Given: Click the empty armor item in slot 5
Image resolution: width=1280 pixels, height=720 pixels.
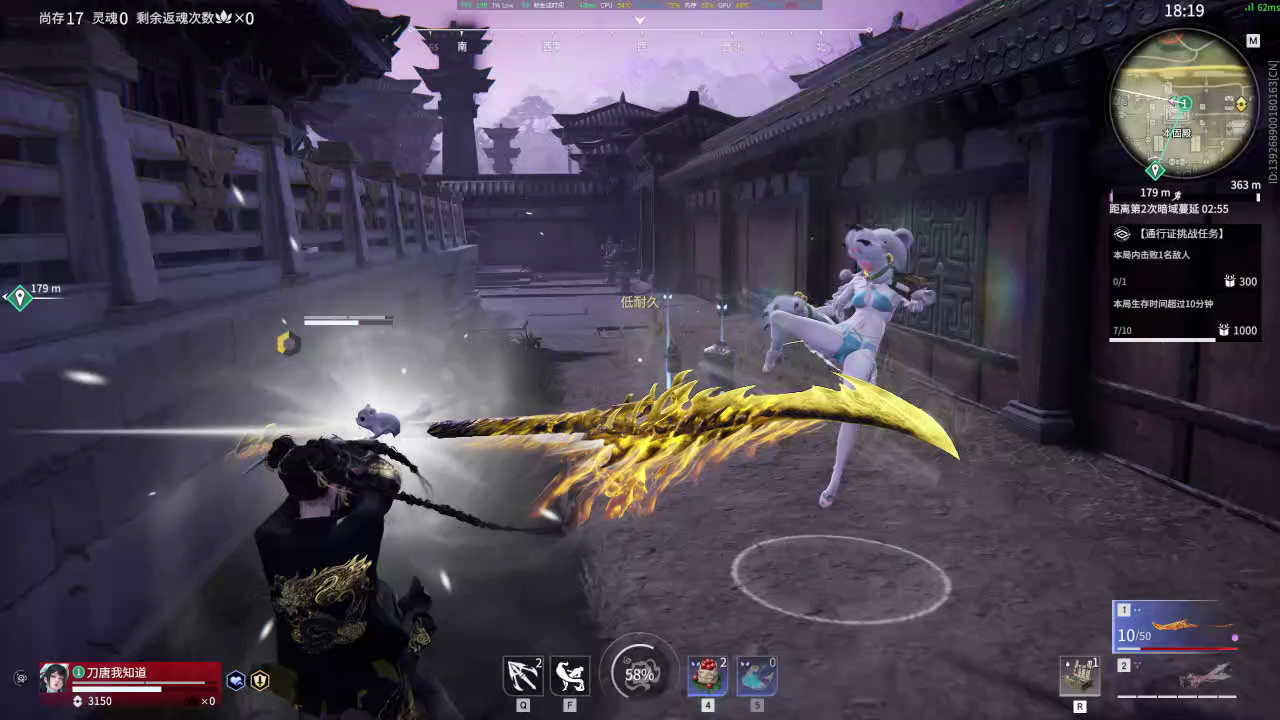Looking at the screenshot, I should click(x=755, y=676).
